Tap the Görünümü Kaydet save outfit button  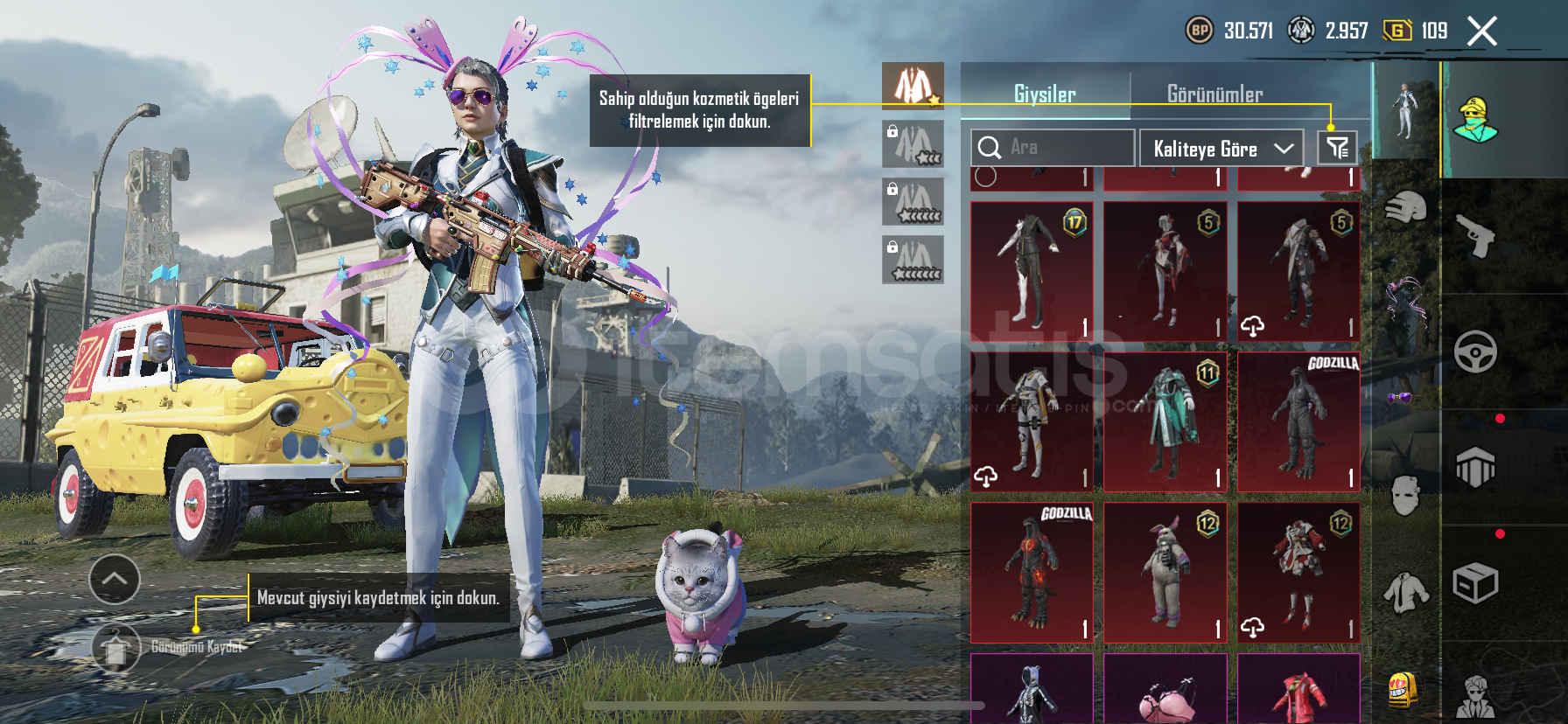tap(116, 648)
